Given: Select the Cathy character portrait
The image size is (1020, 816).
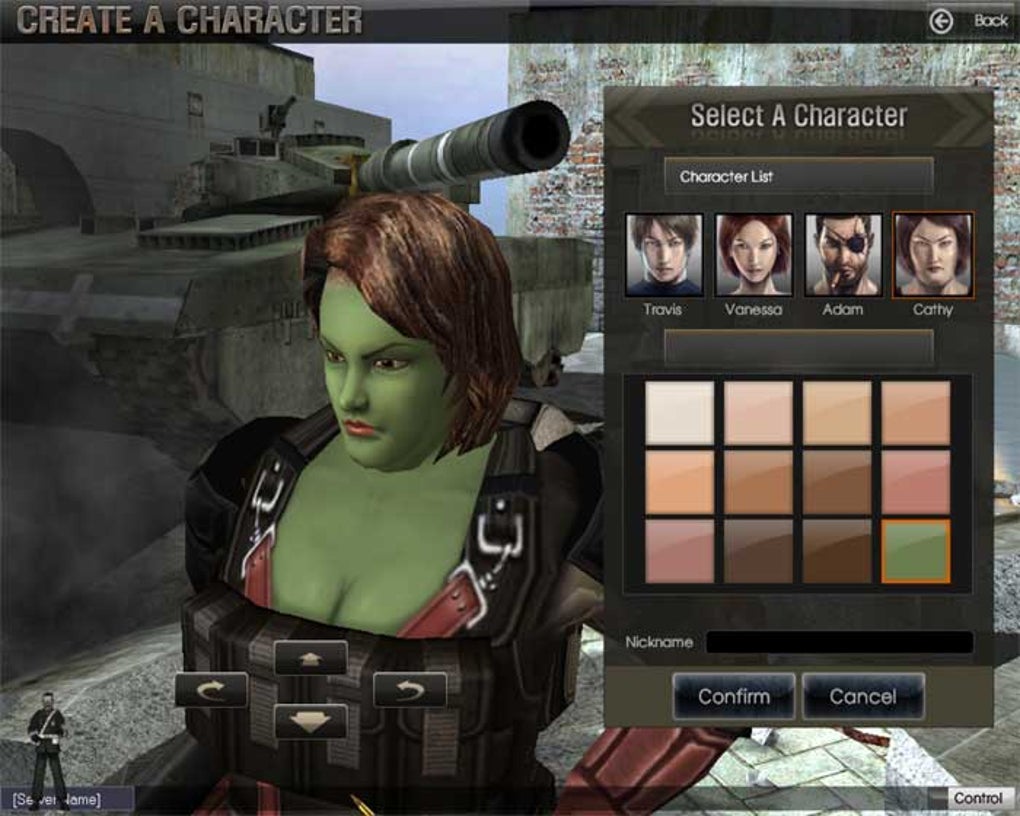Looking at the screenshot, I should (932, 255).
